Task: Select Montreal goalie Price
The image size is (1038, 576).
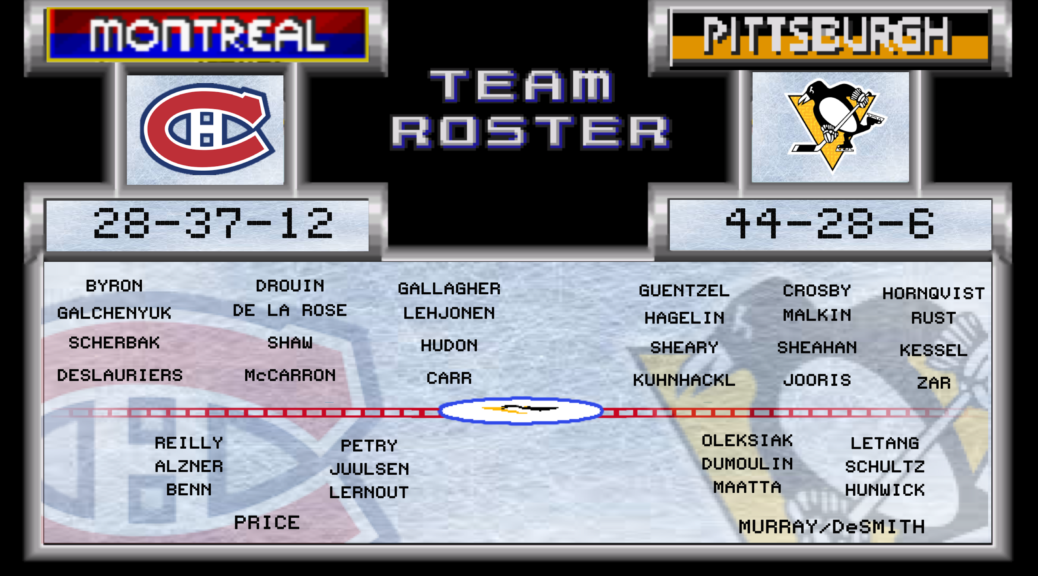Action: (x=267, y=522)
